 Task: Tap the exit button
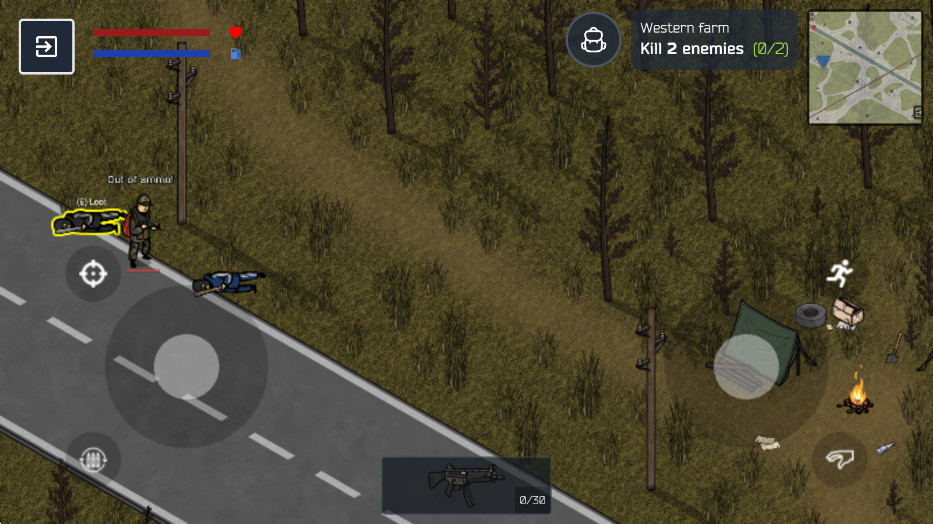46,47
